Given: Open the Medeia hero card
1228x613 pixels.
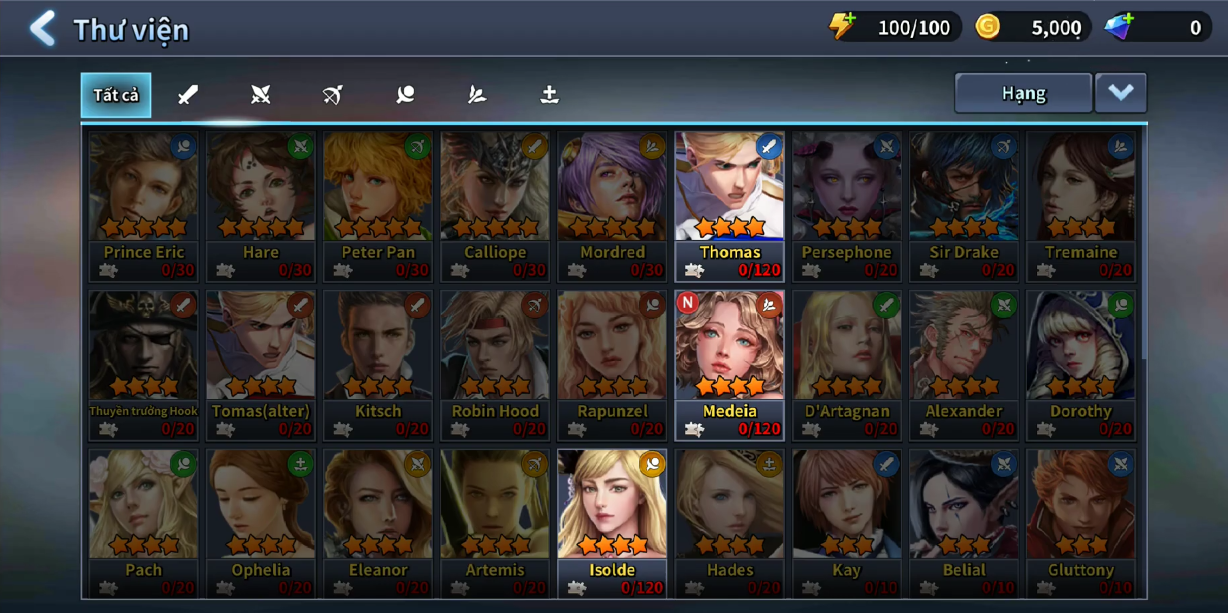Looking at the screenshot, I should point(729,364).
